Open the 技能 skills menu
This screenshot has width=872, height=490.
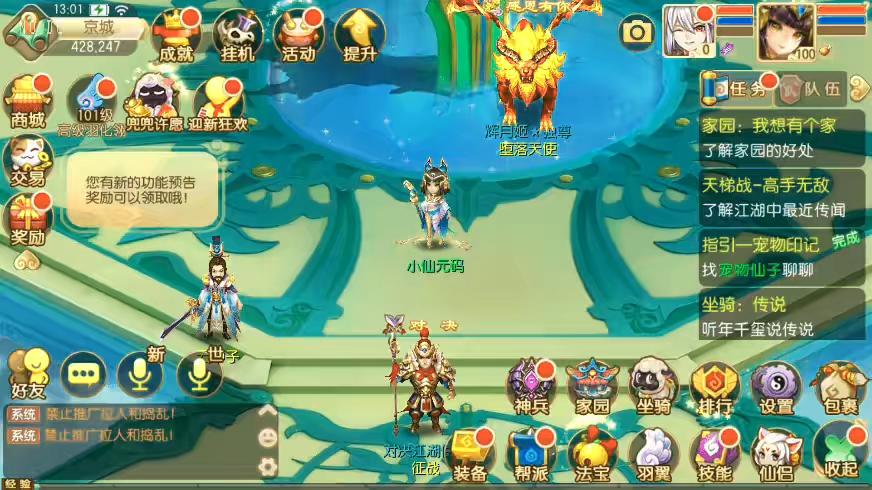point(714,453)
